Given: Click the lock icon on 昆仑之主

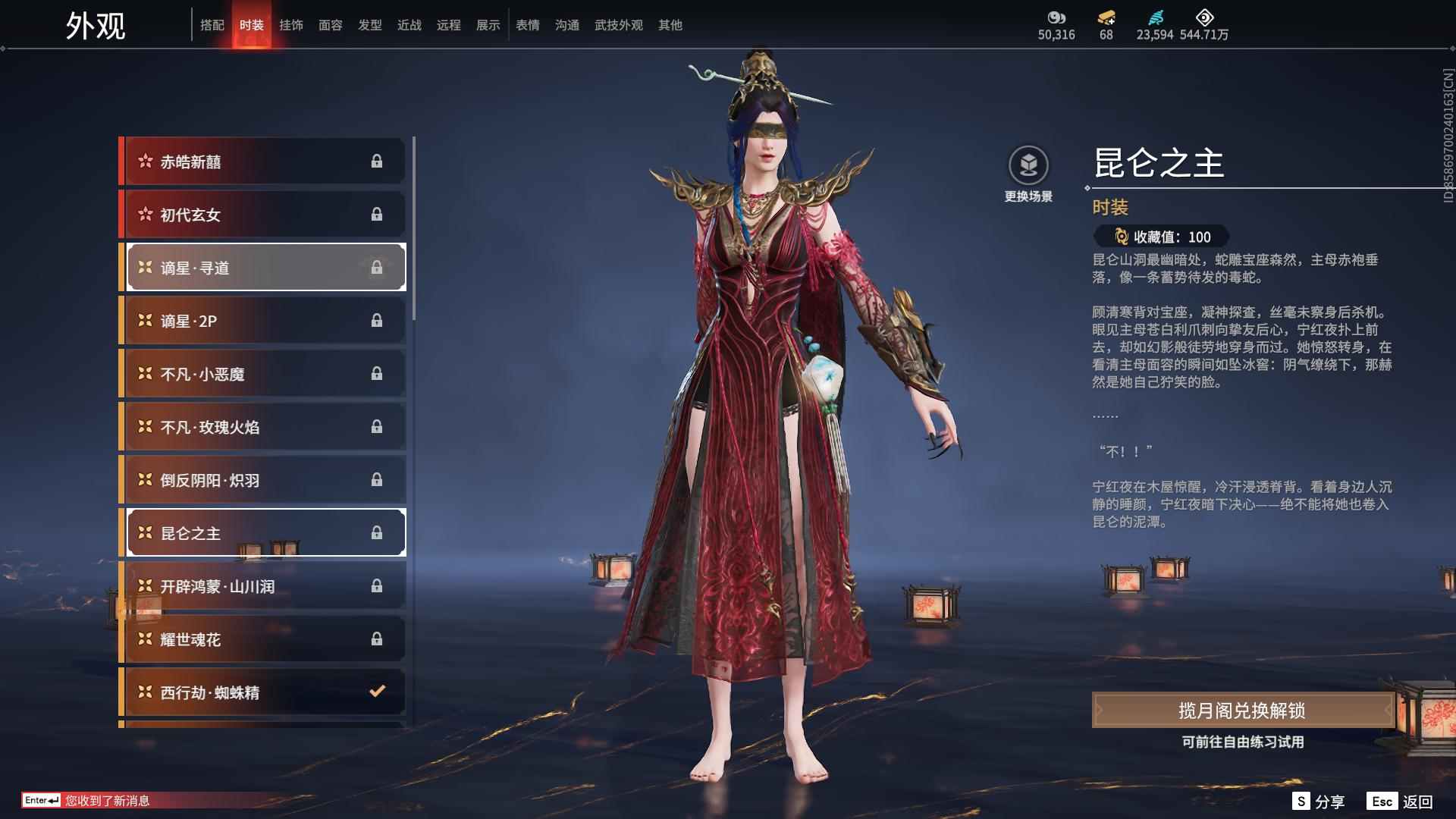Looking at the screenshot, I should point(377,532).
